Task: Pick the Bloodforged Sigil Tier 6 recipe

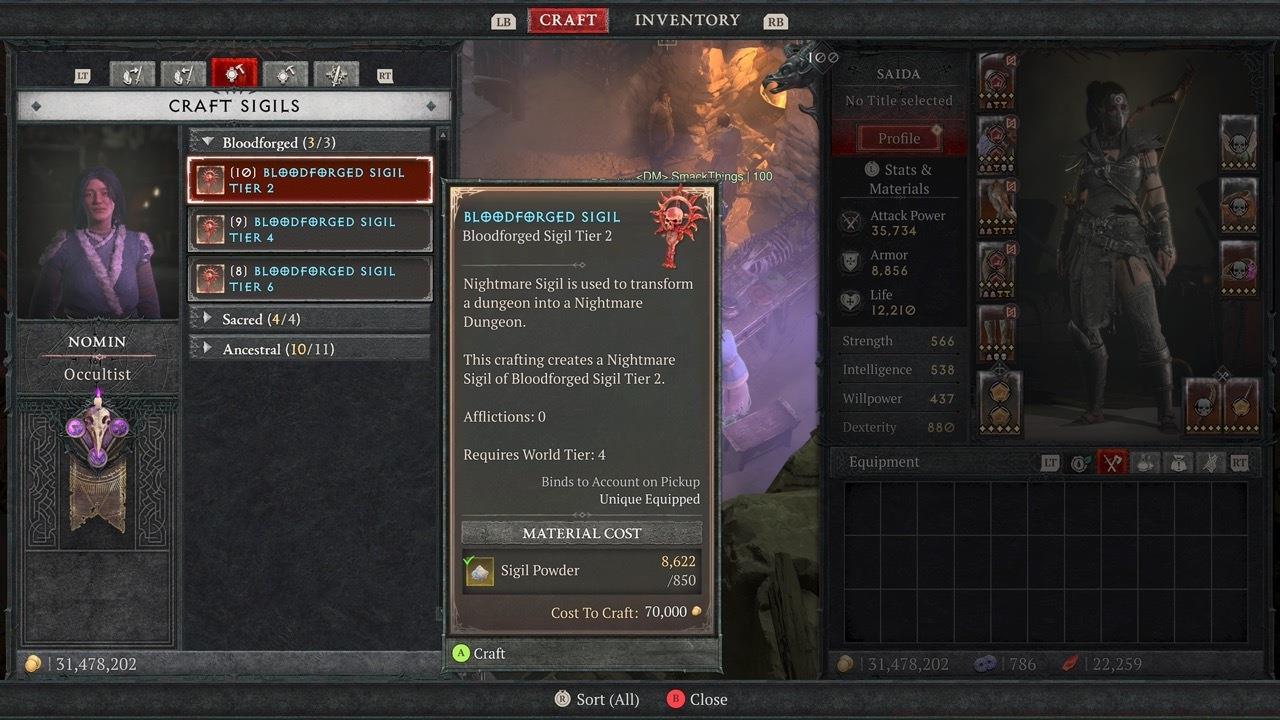Action: (310, 278)
